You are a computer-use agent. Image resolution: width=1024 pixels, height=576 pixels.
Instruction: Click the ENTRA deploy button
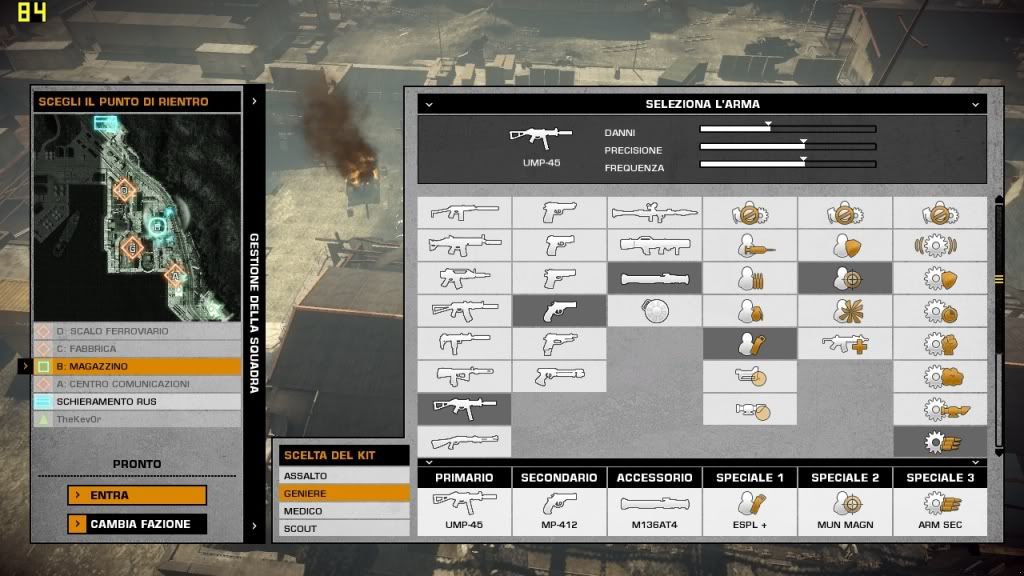137,495
